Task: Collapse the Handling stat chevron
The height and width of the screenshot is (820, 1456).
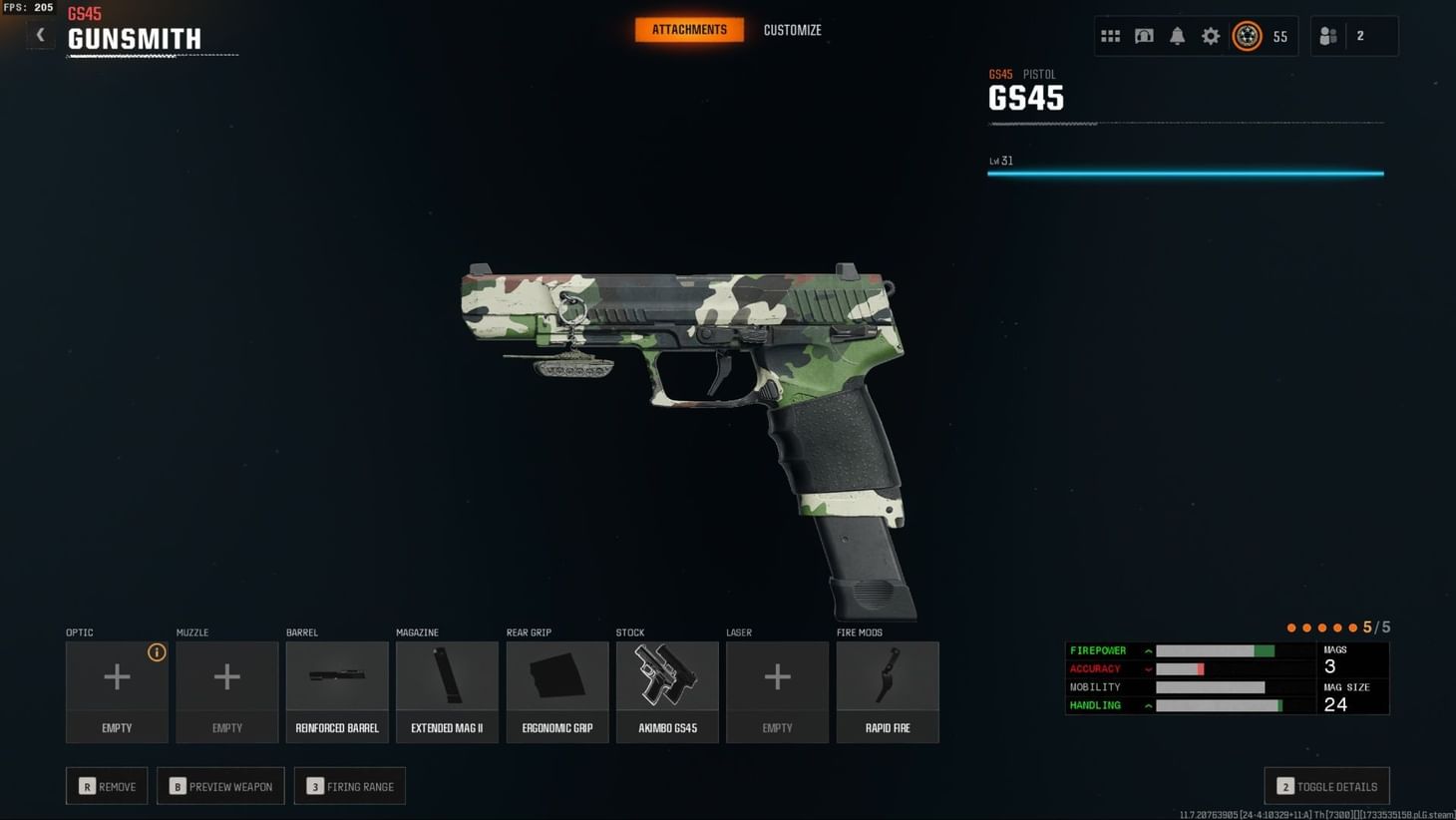Action: tap(1148, 705)
